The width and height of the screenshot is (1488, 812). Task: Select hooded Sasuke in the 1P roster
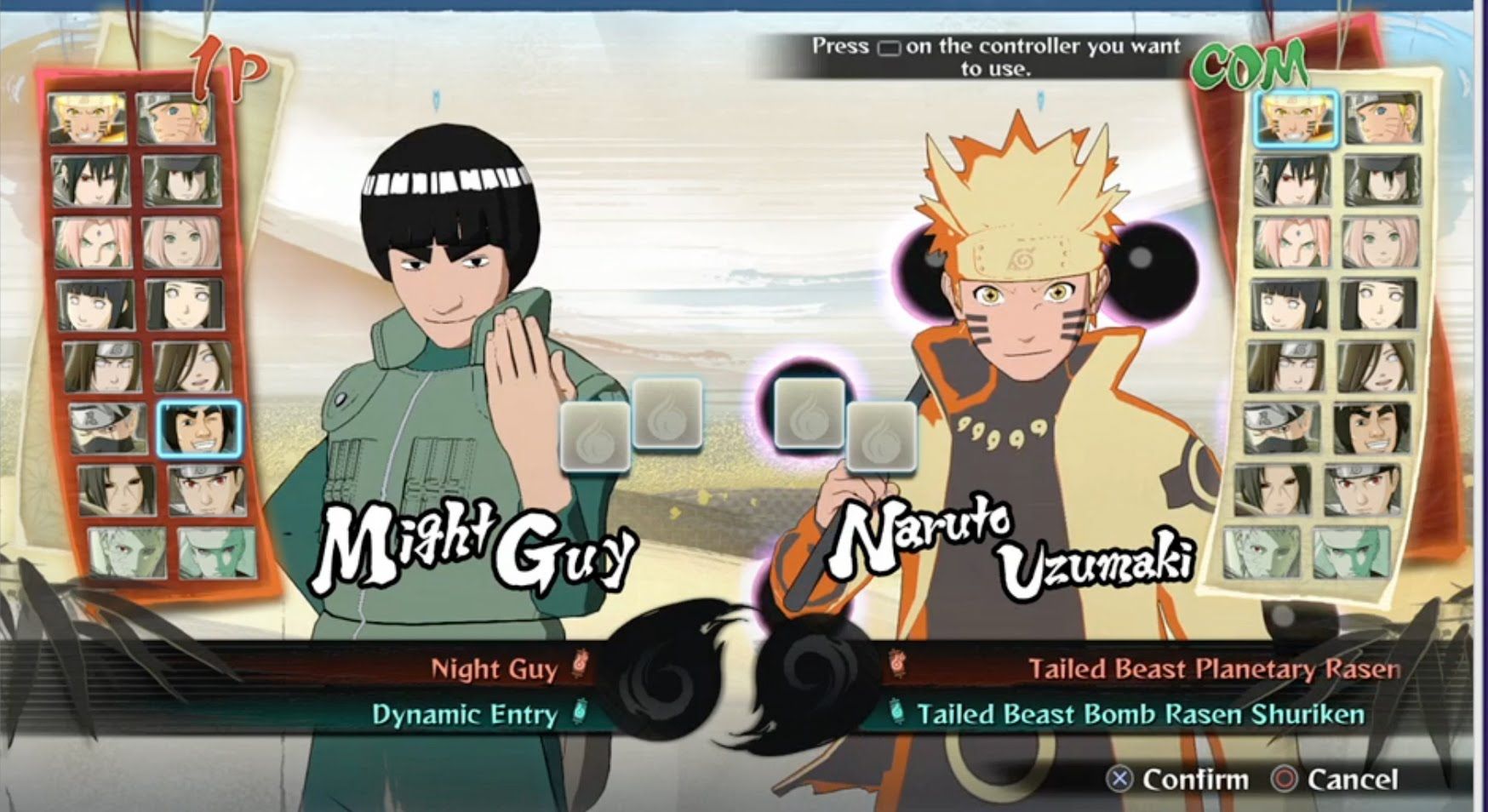182,181
